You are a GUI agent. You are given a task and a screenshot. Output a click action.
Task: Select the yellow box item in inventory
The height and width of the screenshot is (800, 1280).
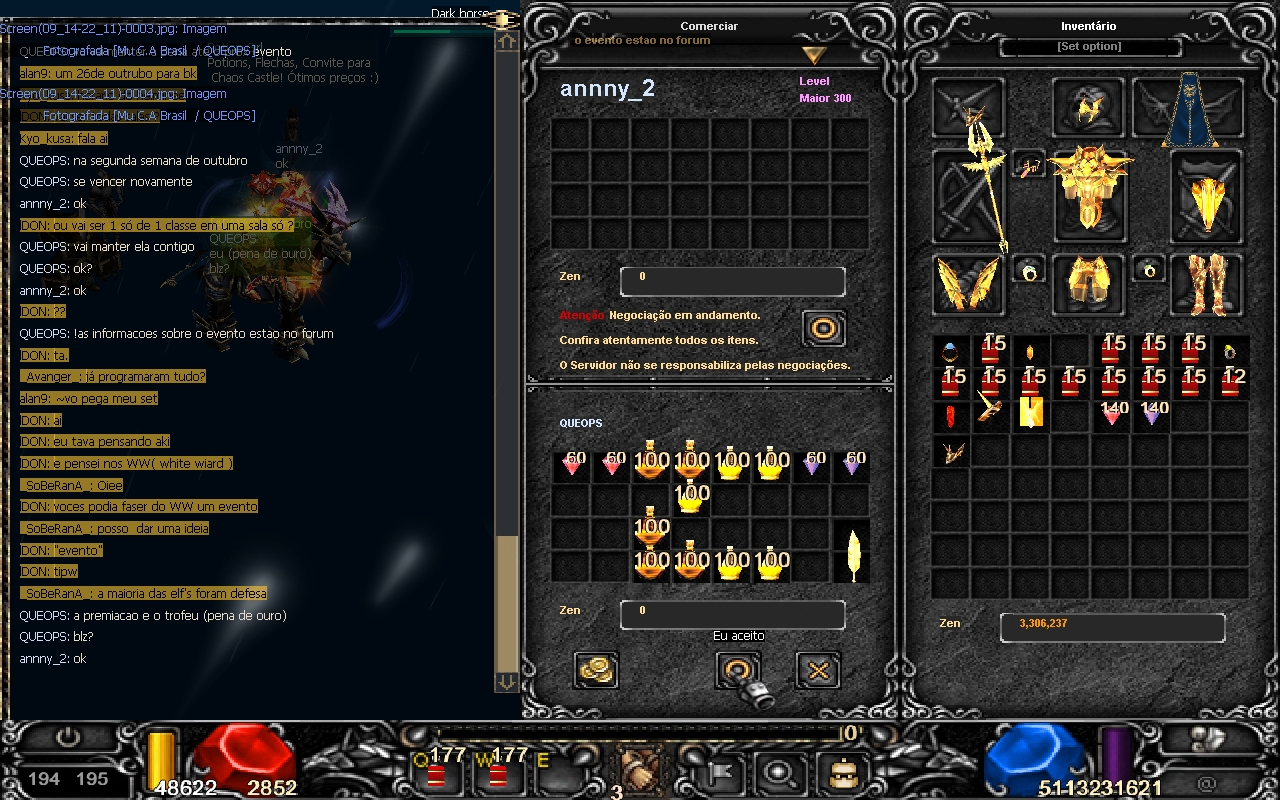coord(1030,413)
